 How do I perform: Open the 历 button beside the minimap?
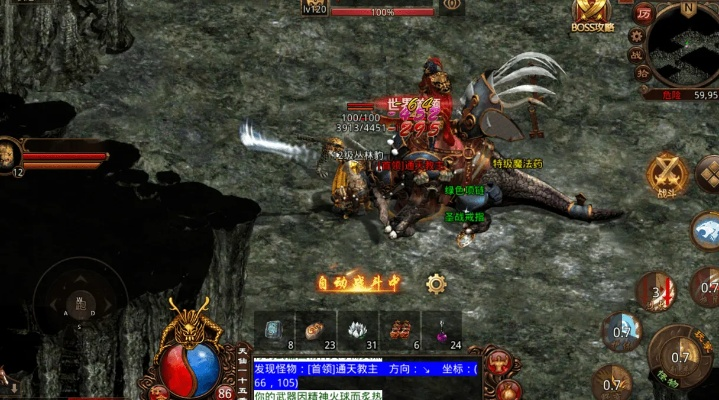tap(644, 15)
